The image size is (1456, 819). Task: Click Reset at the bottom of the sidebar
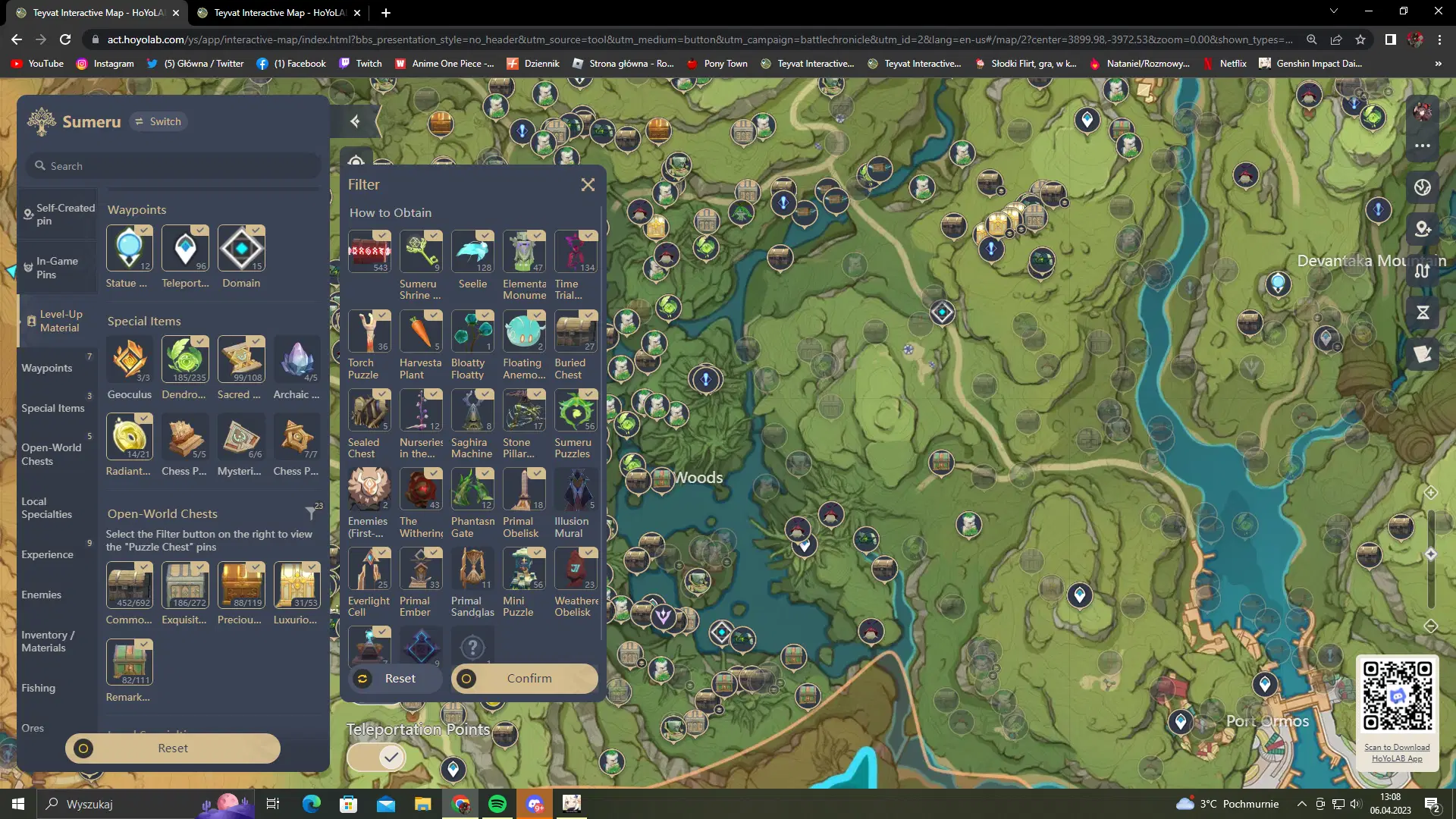click(x=173, y=748)
